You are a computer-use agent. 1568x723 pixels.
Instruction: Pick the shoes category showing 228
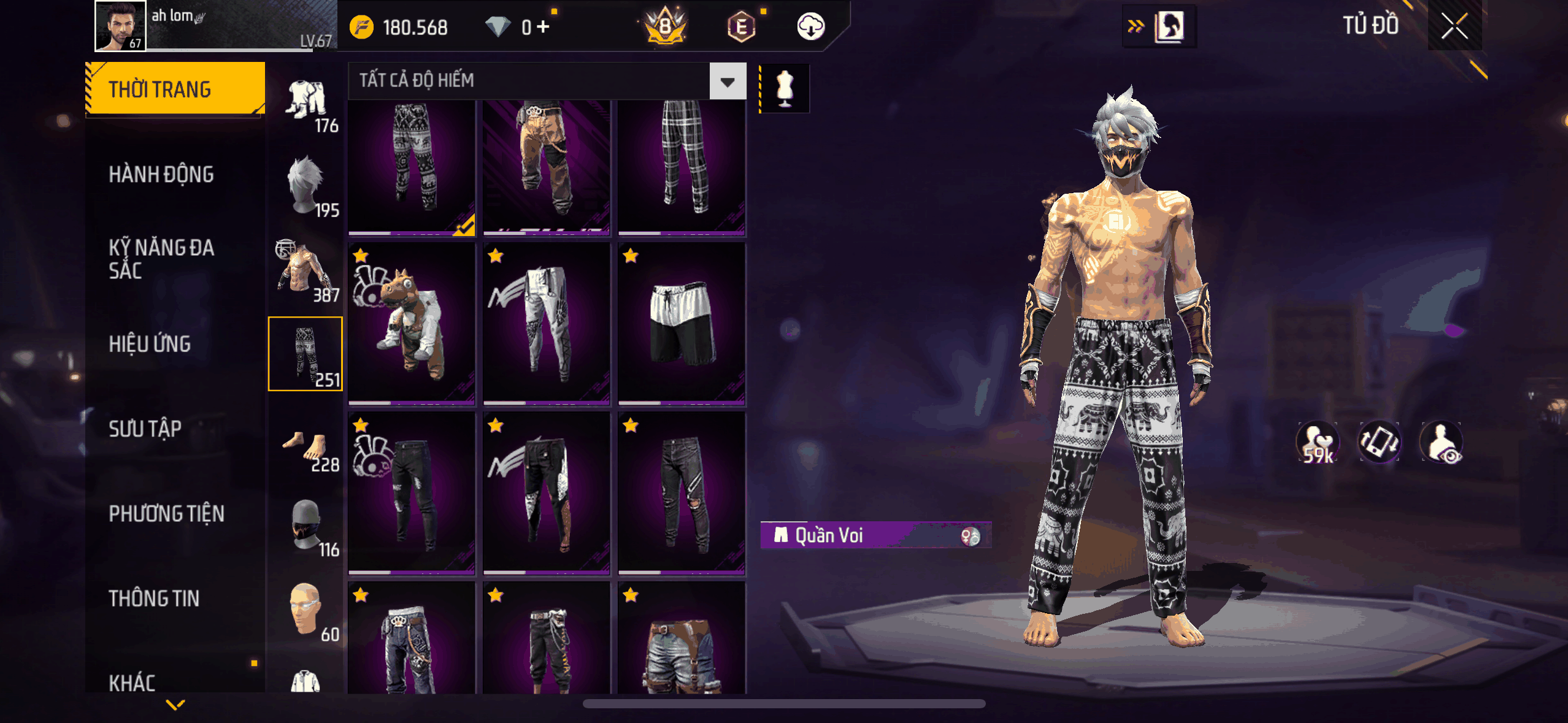tap(306, 451)
